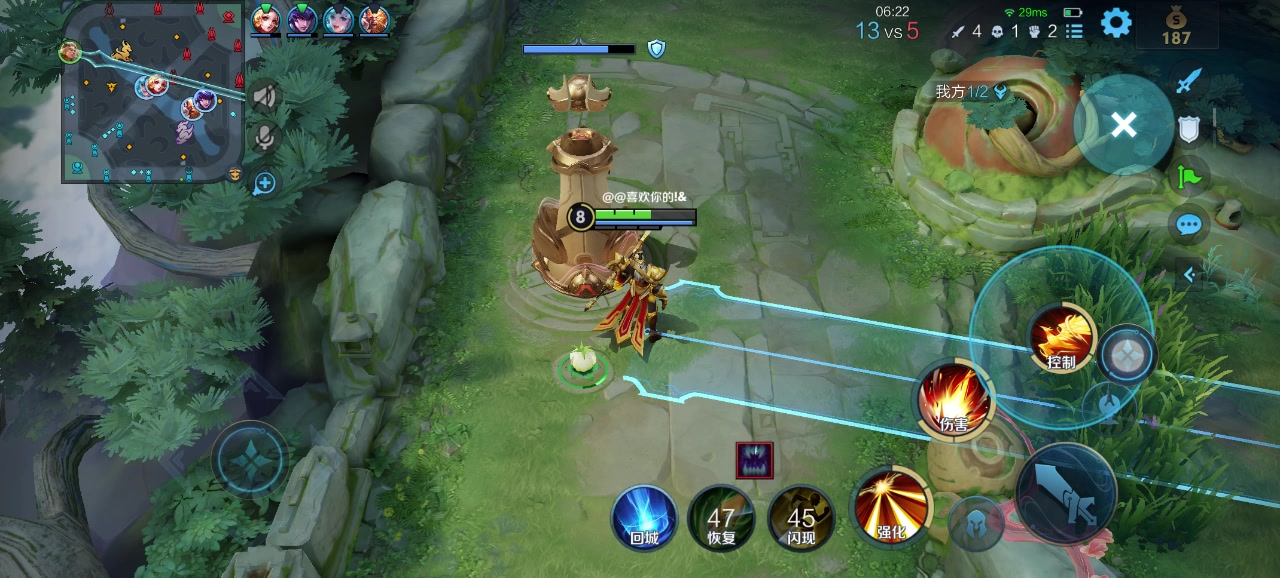This screenshot has height=578, width=1280.
Task: Open the quick chat speech bubble
Action: tap(1188, 224)
